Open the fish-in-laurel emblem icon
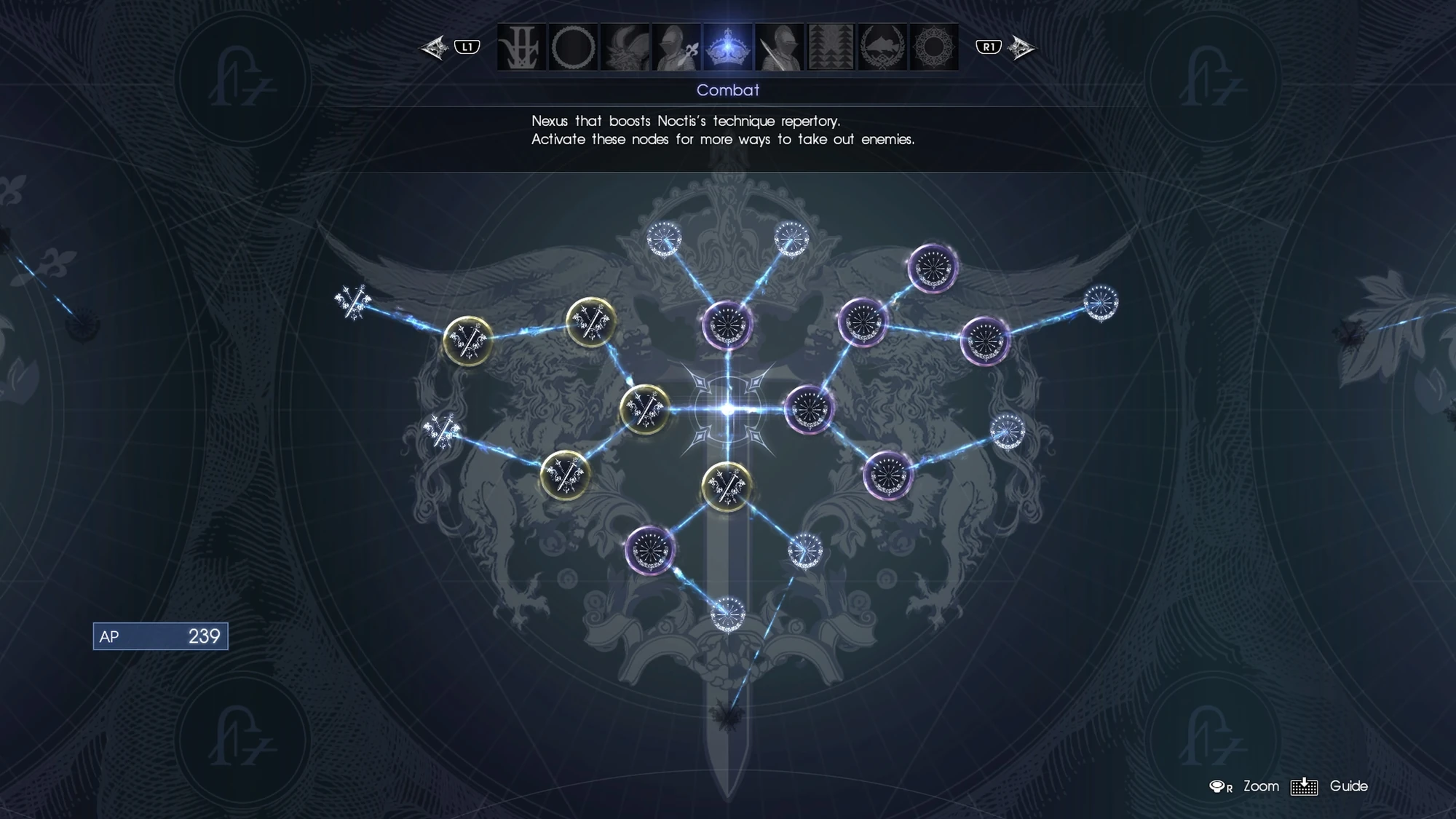Screen dimensions: 1456x819 (x=885, y=48)
